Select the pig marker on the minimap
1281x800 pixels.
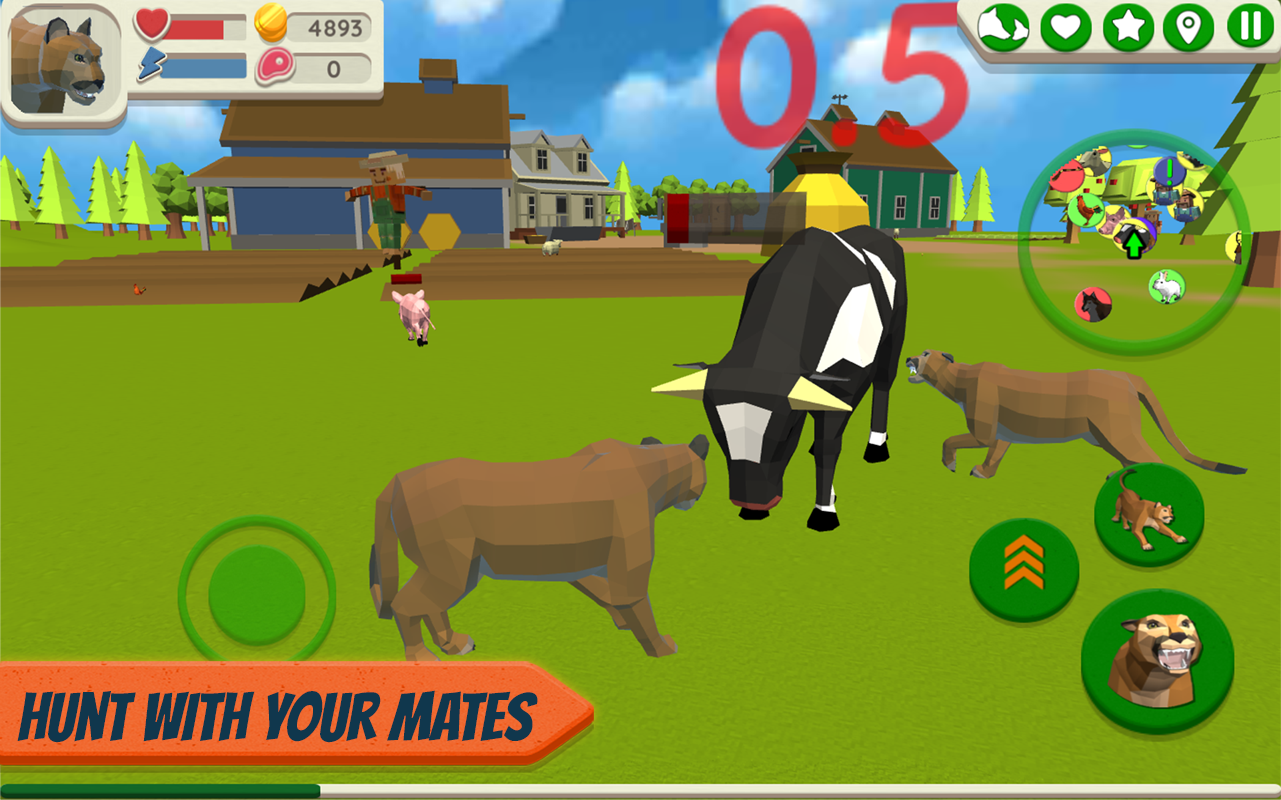(x=1114, y=222)
